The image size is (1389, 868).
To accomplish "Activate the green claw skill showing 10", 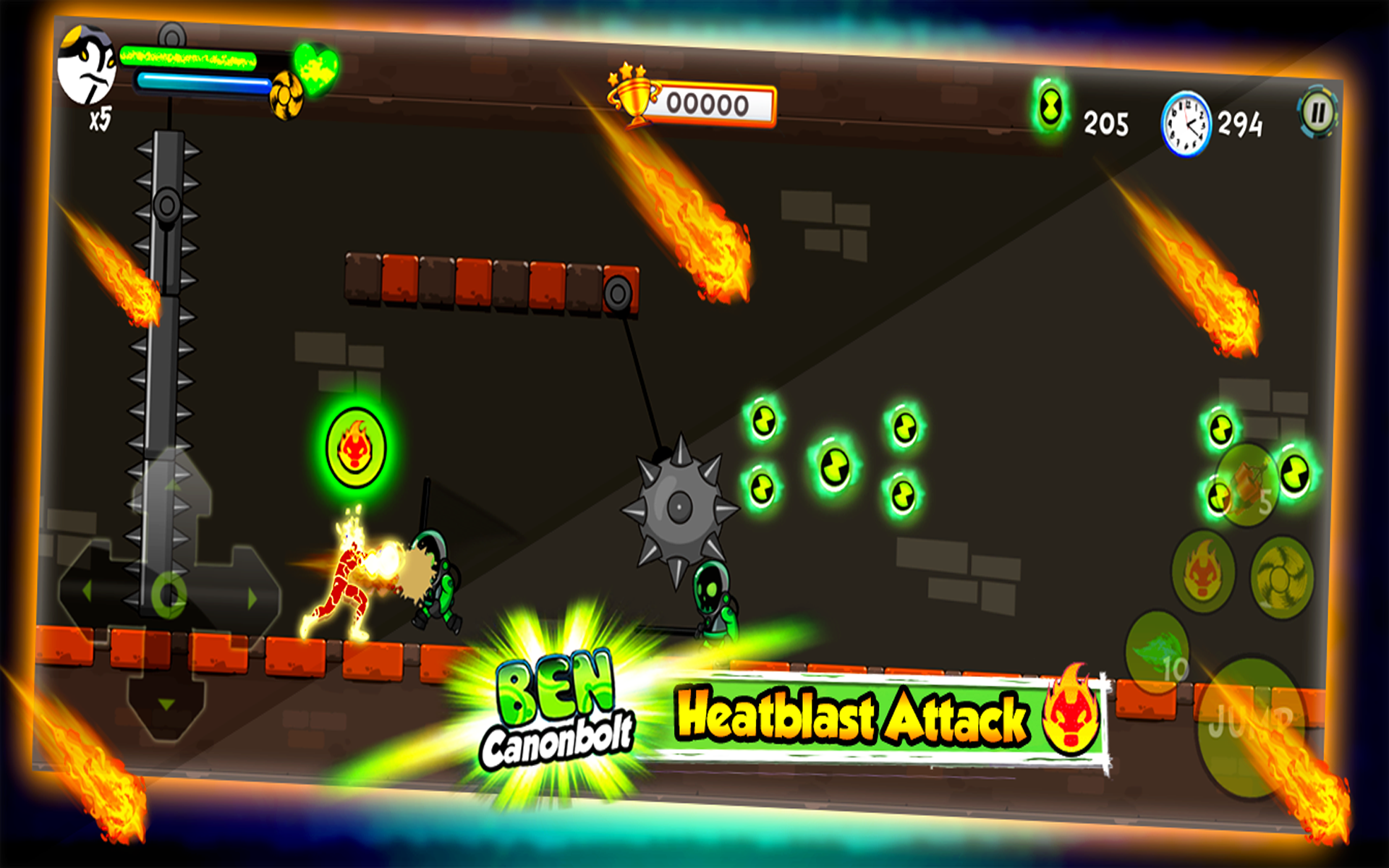I will coord(1157,647).
